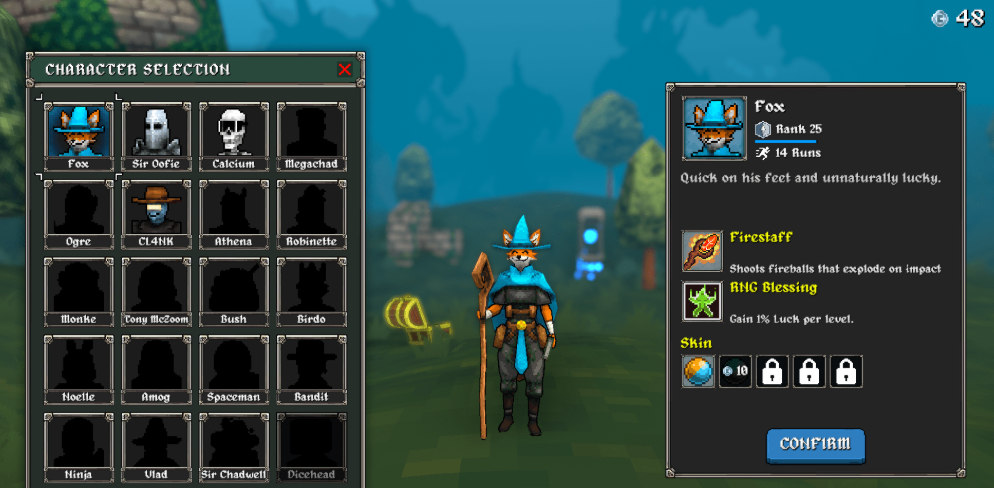Choose the Sir Oofie character

(x=156, y=135)
